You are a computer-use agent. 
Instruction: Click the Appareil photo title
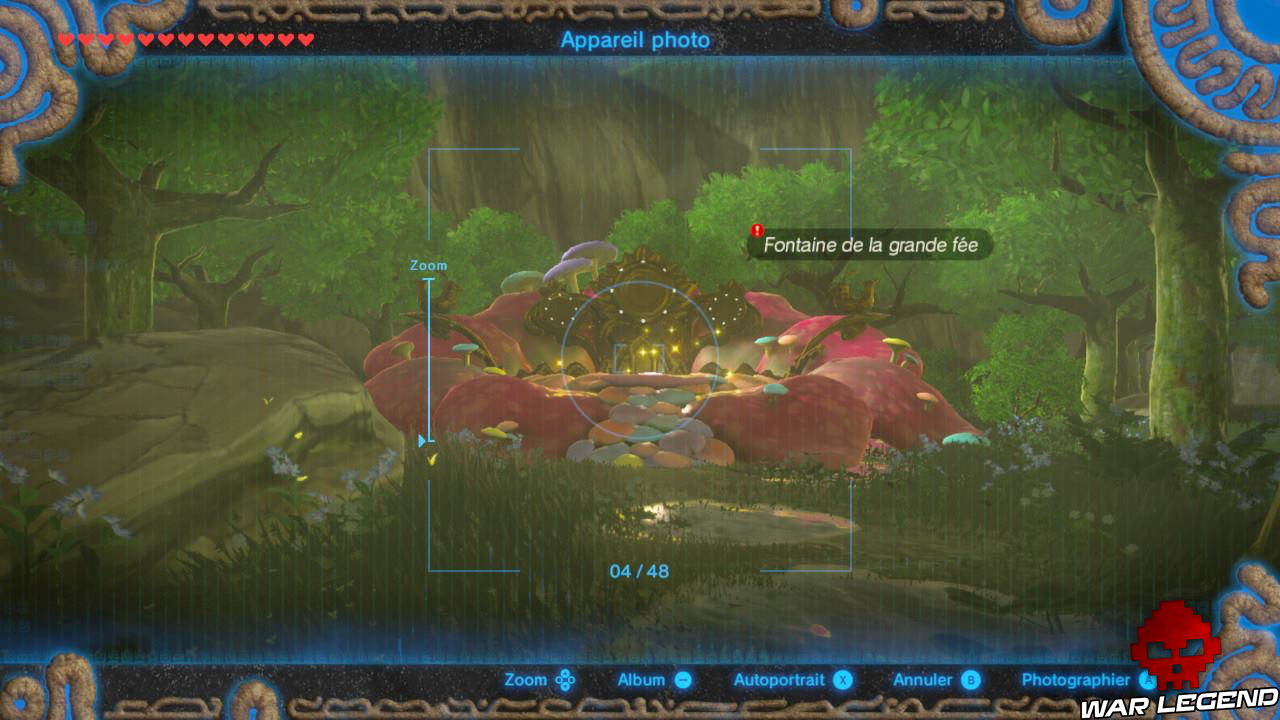634,41
